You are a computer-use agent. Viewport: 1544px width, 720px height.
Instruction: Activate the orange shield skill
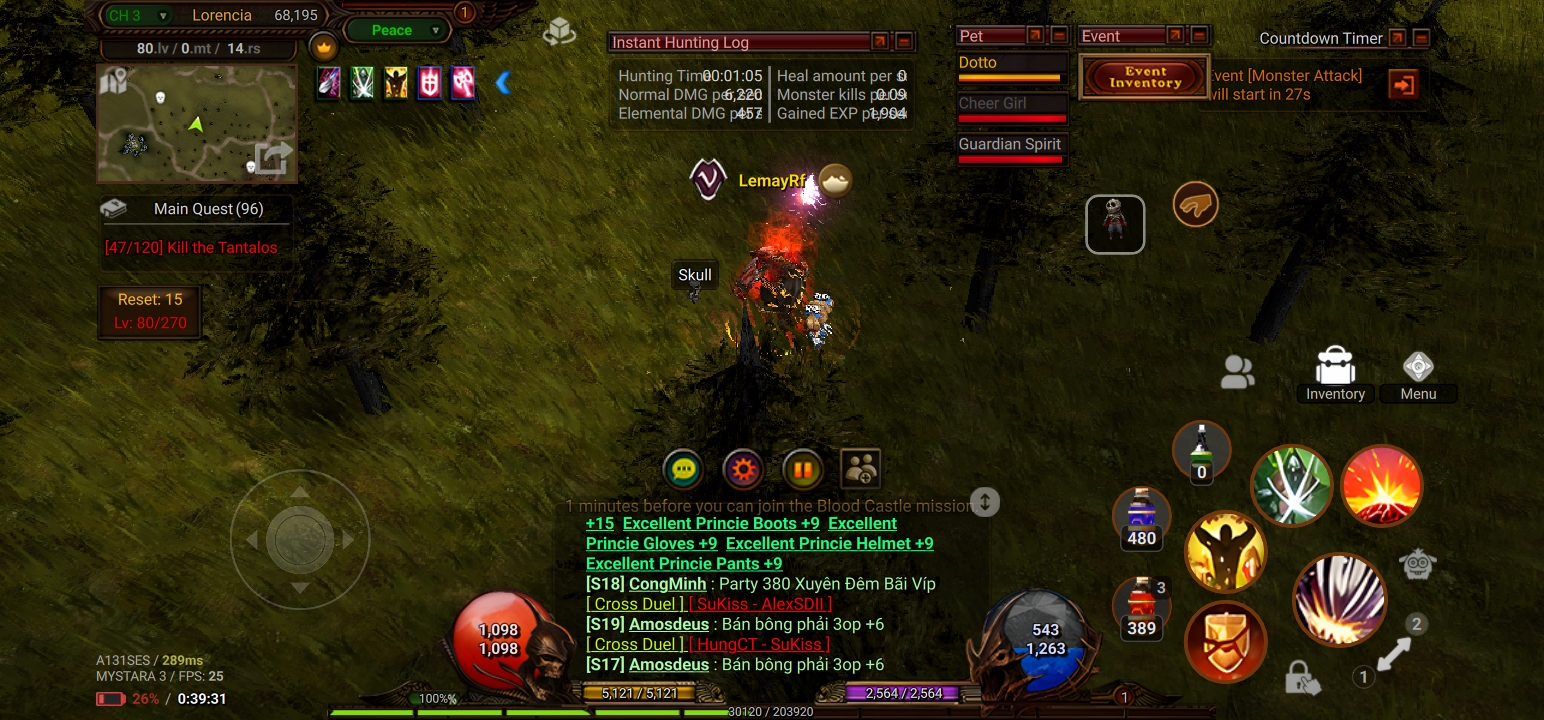1225,642
